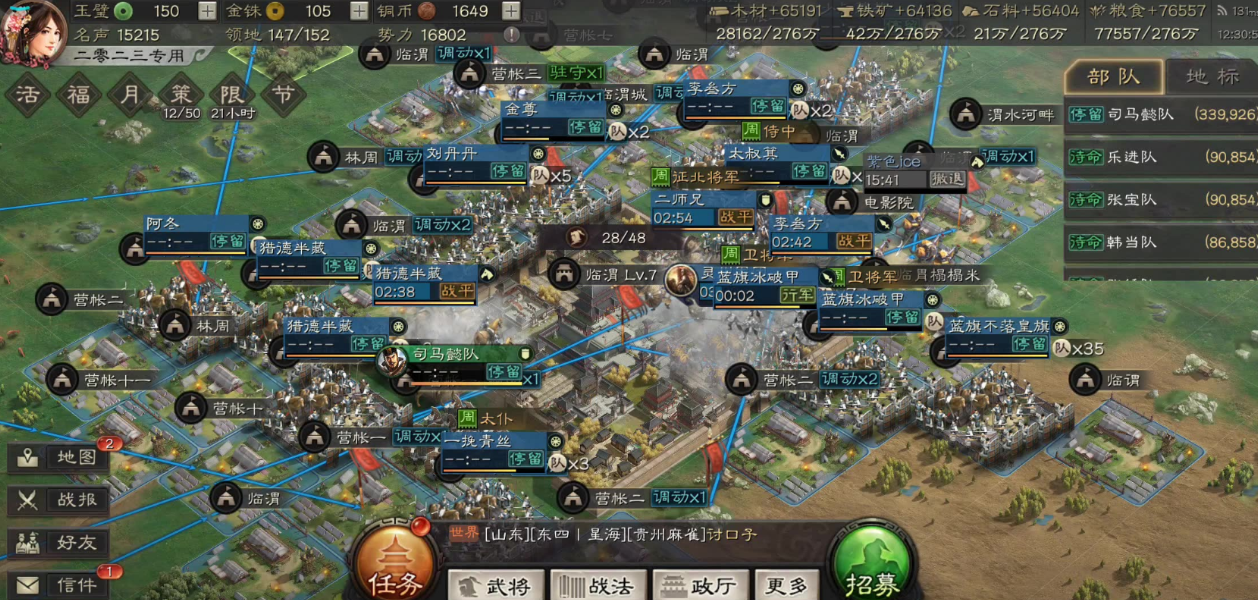The width and height of the screenshot is (1258, 600).
Task: Select 司马懿队 in the troop list
Action: tap(1160, 114)
